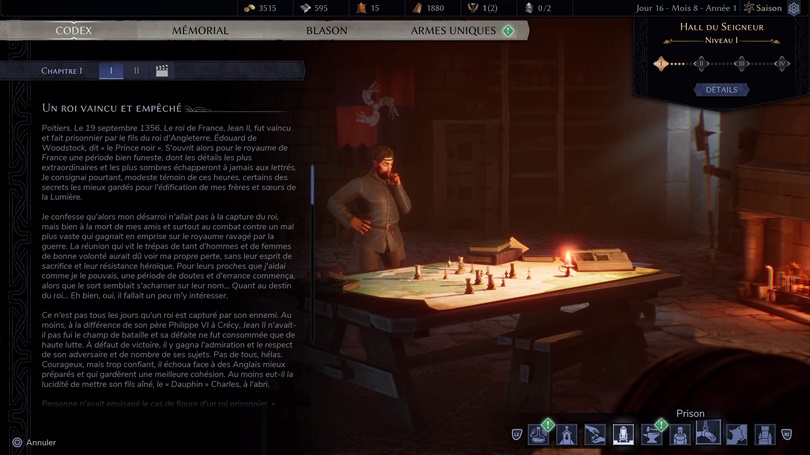Open the Hall du Seigneur Détails
The width and height of the screenshot is (810, 455).
(x=721, y=90)
